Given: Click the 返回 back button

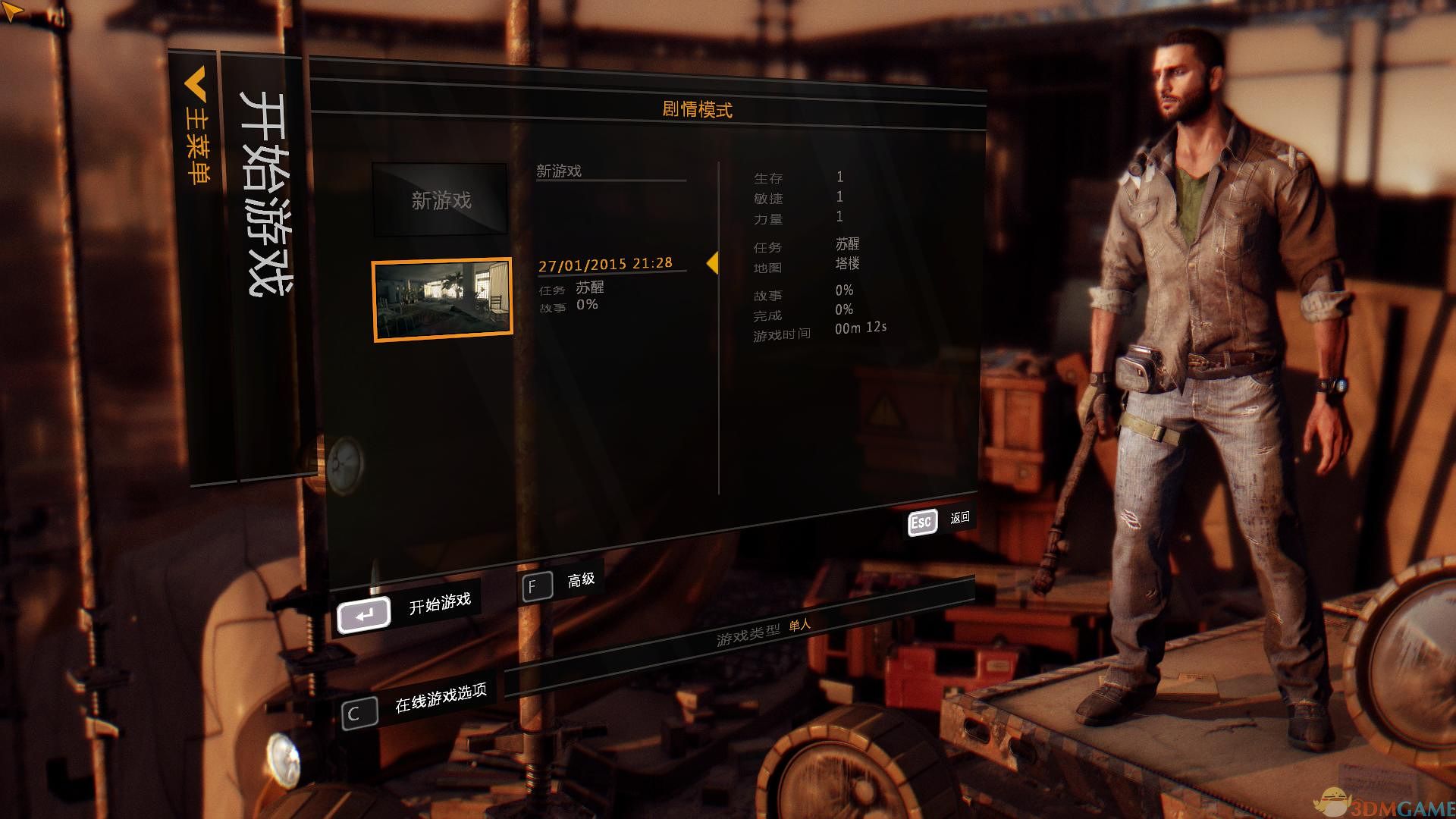Looking at the screenshot, I should (940, 520).
